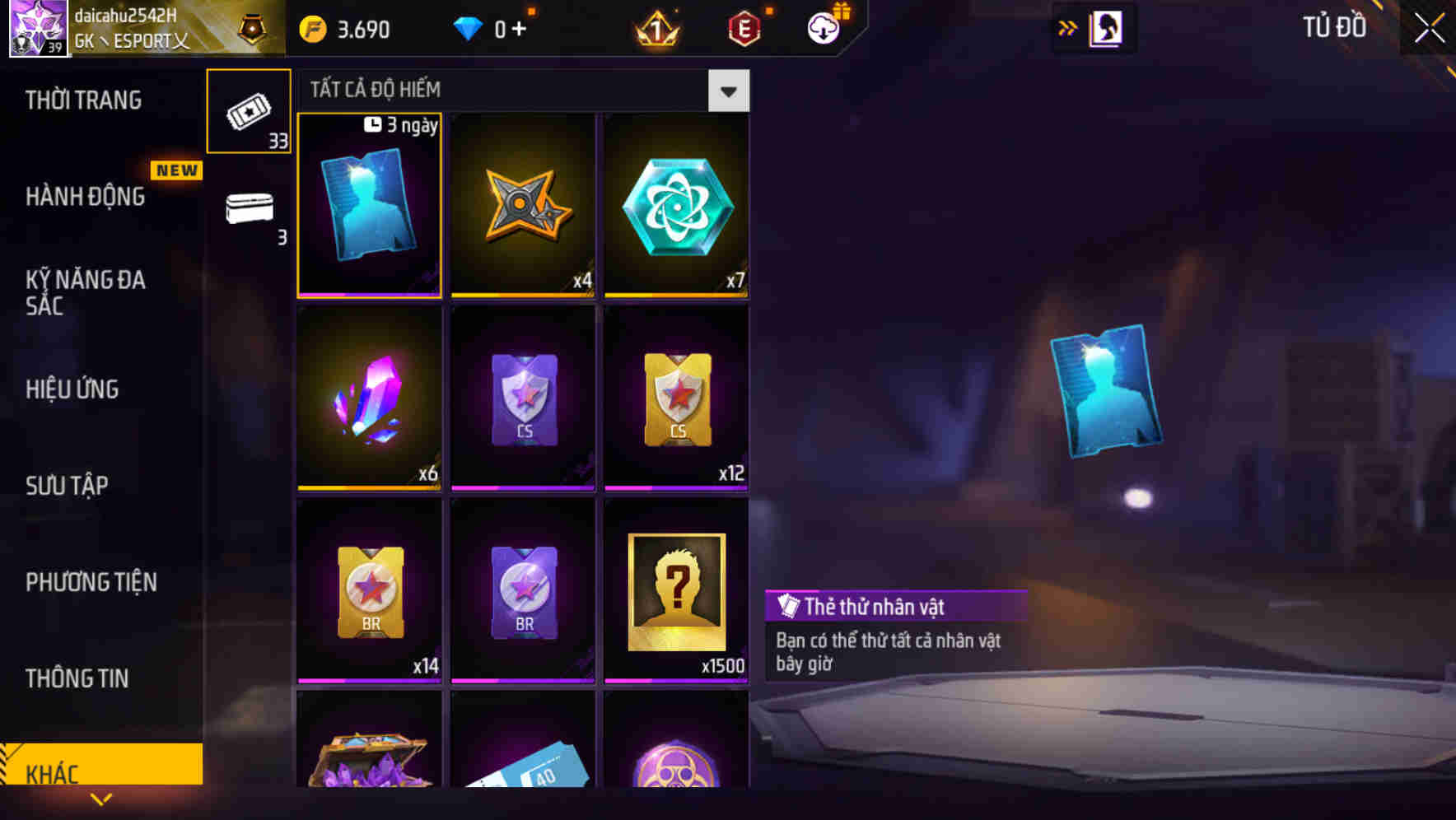Switch to the SƯU TẬP category

(x=68, y=486)
